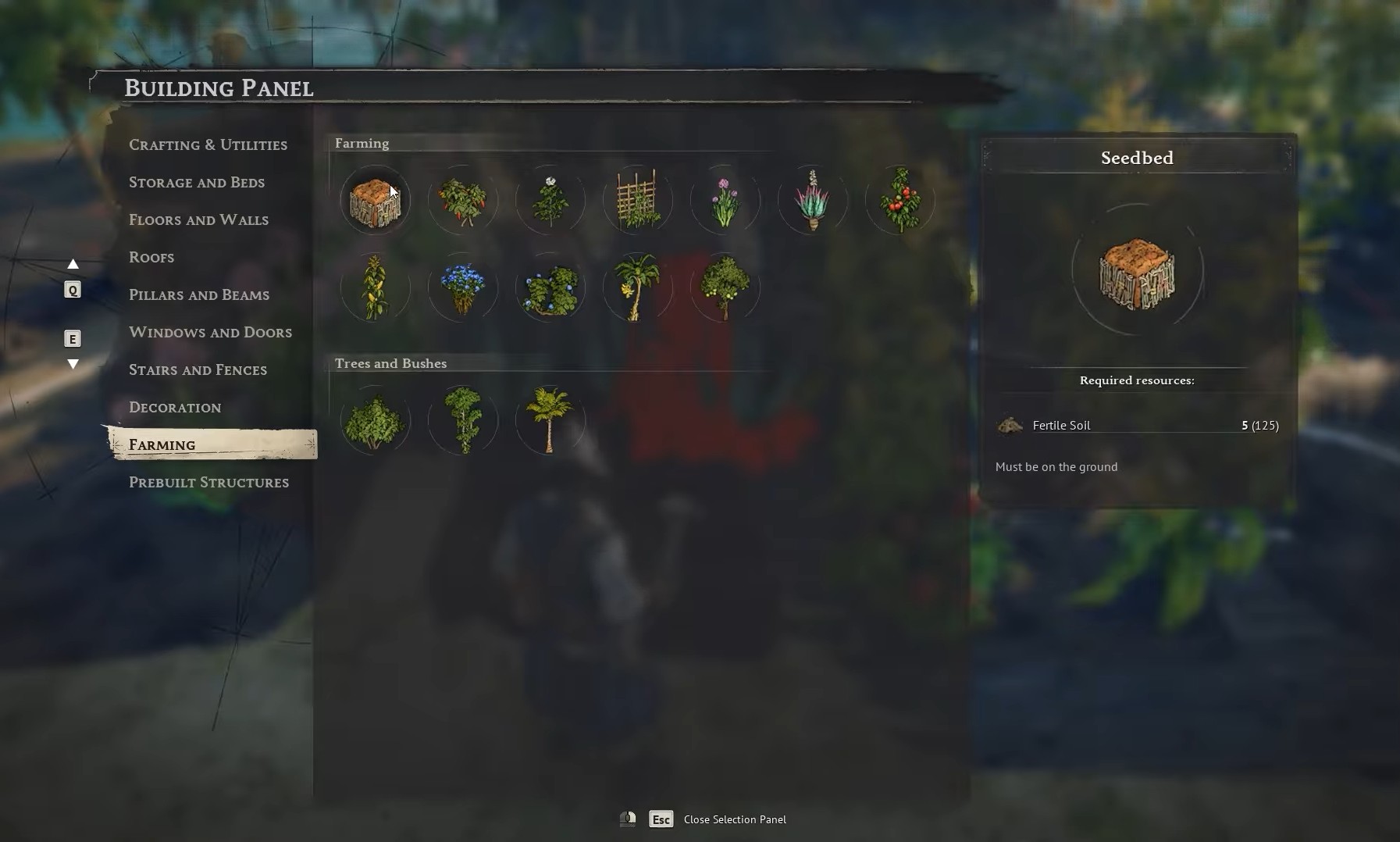1400x842 pixels.
Task: Pick the climbing trellis plant icon
Action: coord(637,201)
